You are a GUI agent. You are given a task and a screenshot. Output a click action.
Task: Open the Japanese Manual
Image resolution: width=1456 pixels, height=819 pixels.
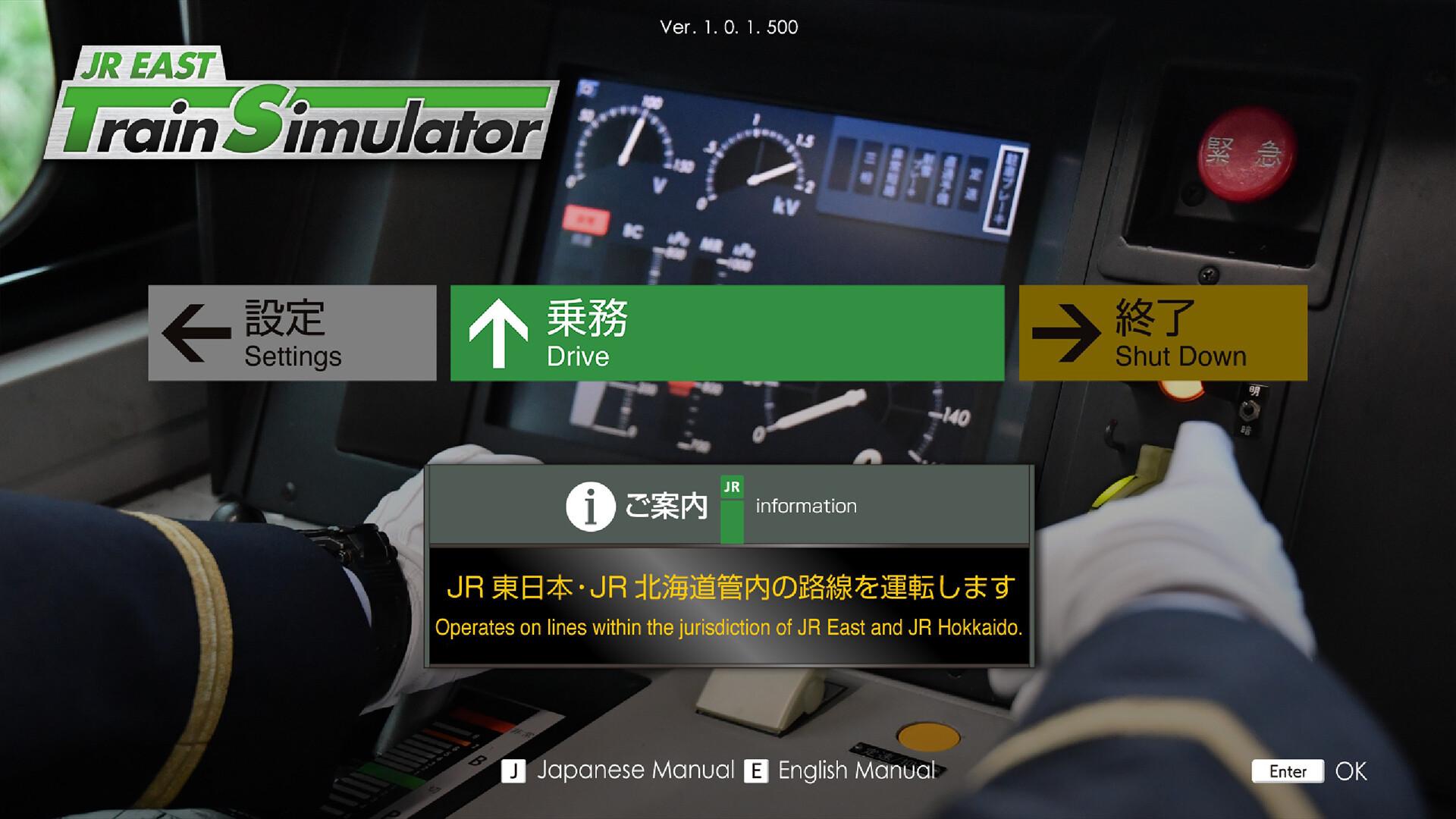pos(635,771)
